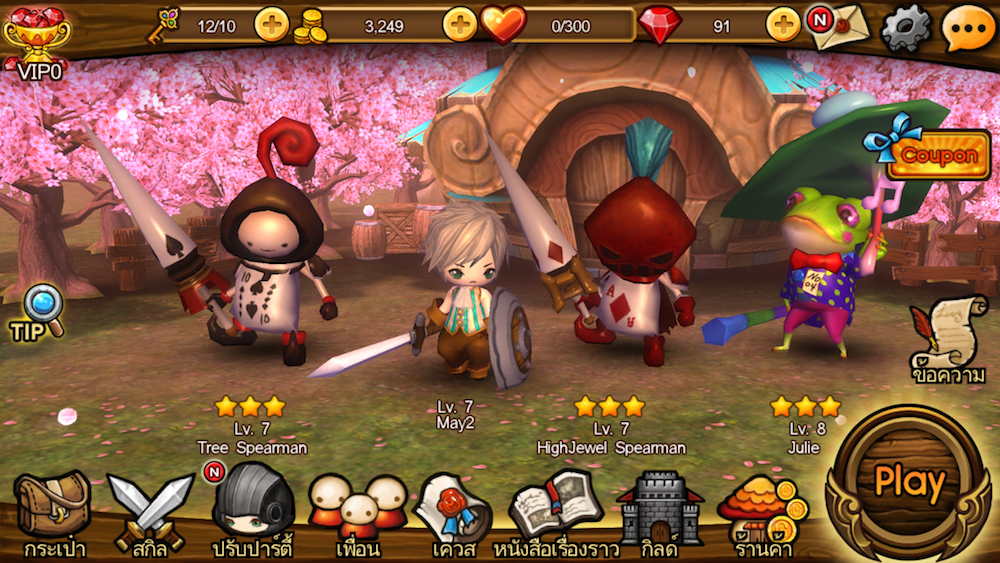Image resolution: width=1000 pixels, height=563 pixels.
Task: Open the ปรับปาร์ตี้ party setup menu
Action: [251, 512]
